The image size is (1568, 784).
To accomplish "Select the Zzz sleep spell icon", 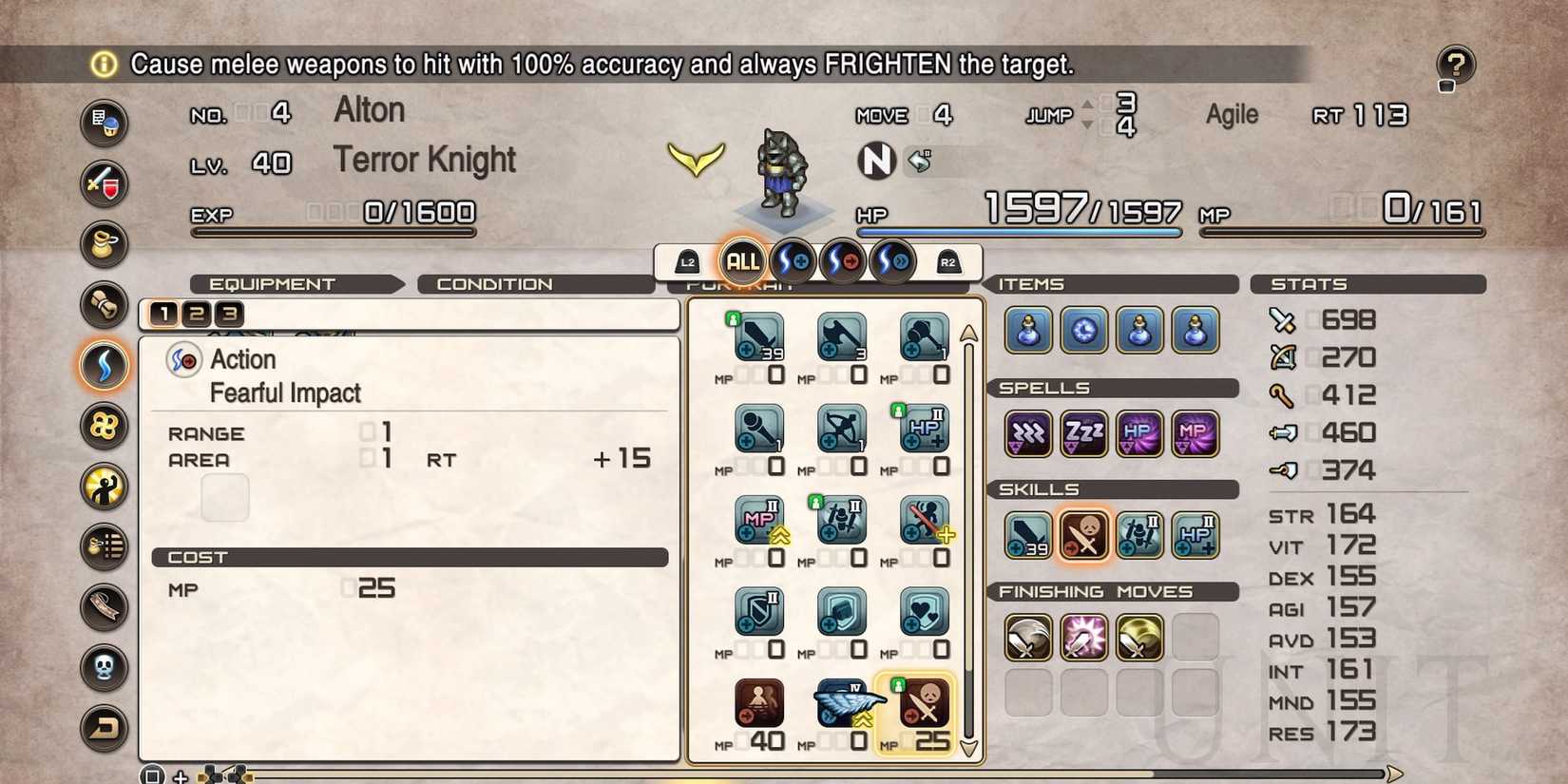I will coord(1083,433).
